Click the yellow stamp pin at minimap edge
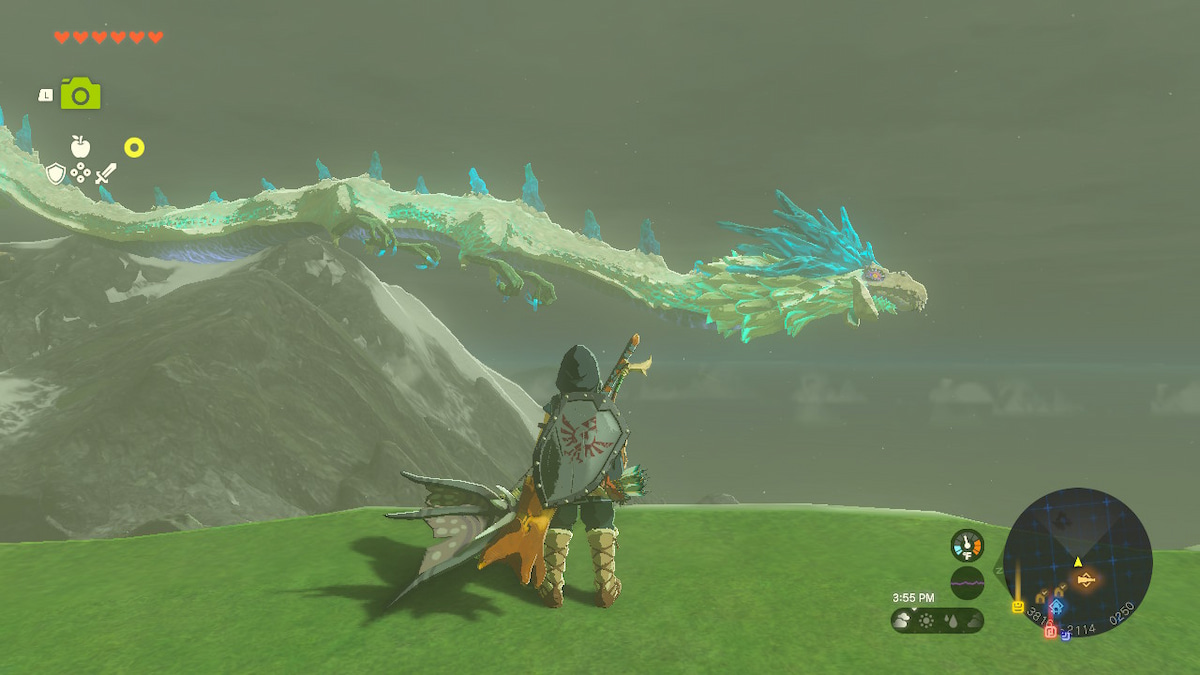The height and width of the screenshot is (675, 1200). point(1018,606)
